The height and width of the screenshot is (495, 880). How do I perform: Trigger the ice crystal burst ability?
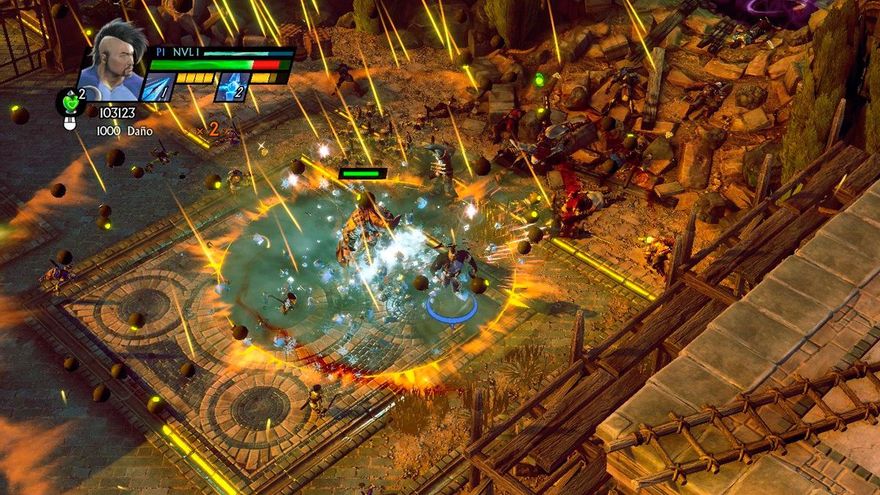[230, 87]
